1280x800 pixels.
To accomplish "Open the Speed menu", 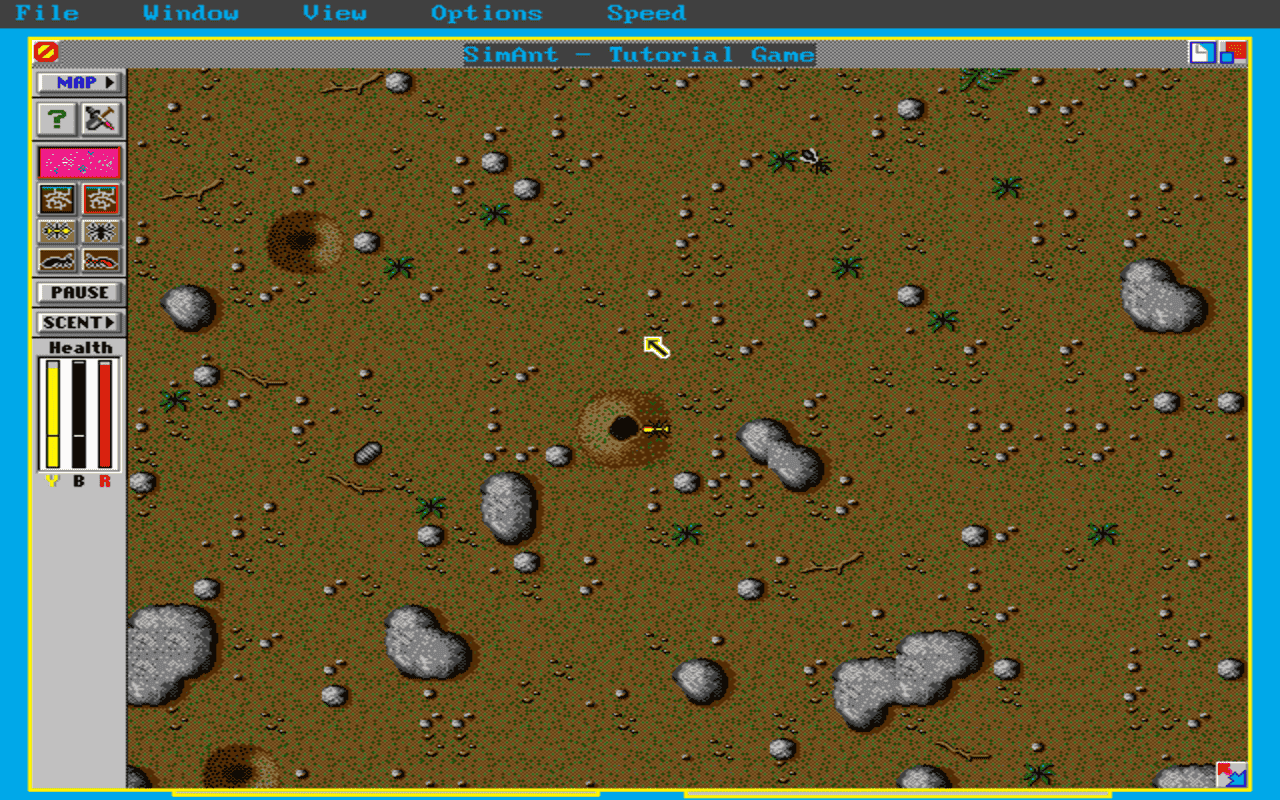I will click(x=645, y=13).
